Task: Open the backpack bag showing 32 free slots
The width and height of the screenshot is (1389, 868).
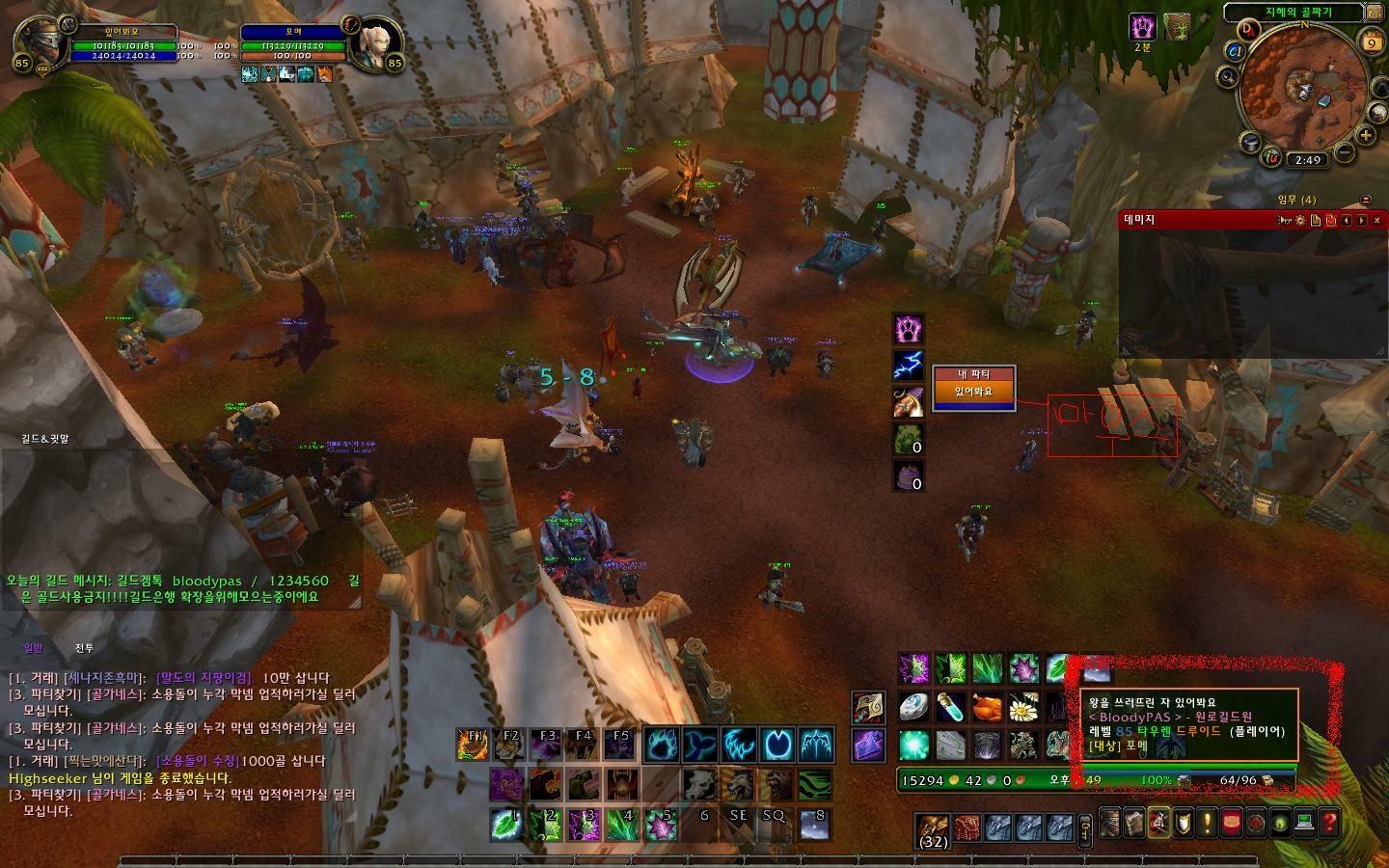Action: pyautogui.click(x=932, y=828)
